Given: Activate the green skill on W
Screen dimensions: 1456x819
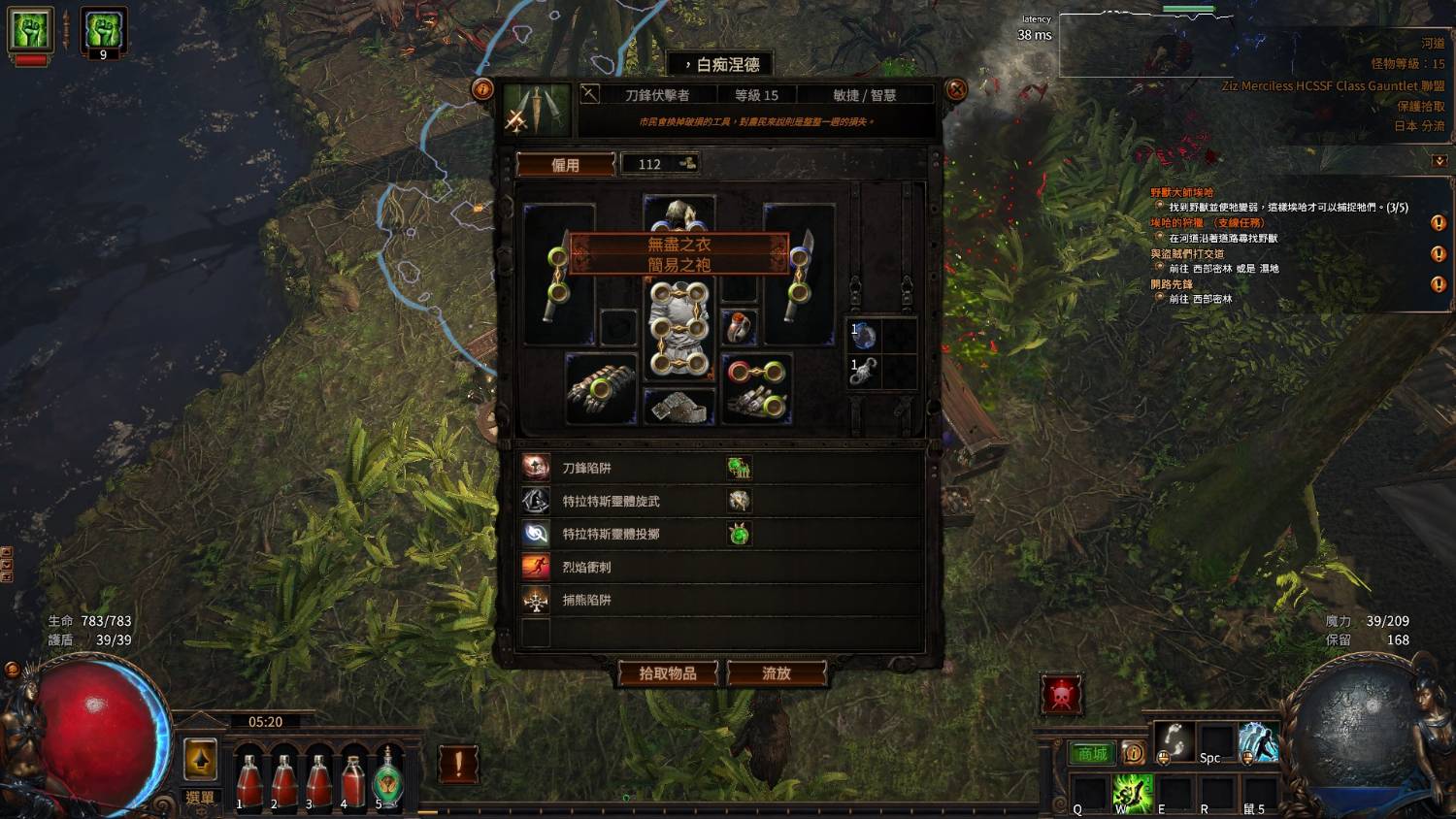Looking at the screenshot, I should coord(1133,794).
